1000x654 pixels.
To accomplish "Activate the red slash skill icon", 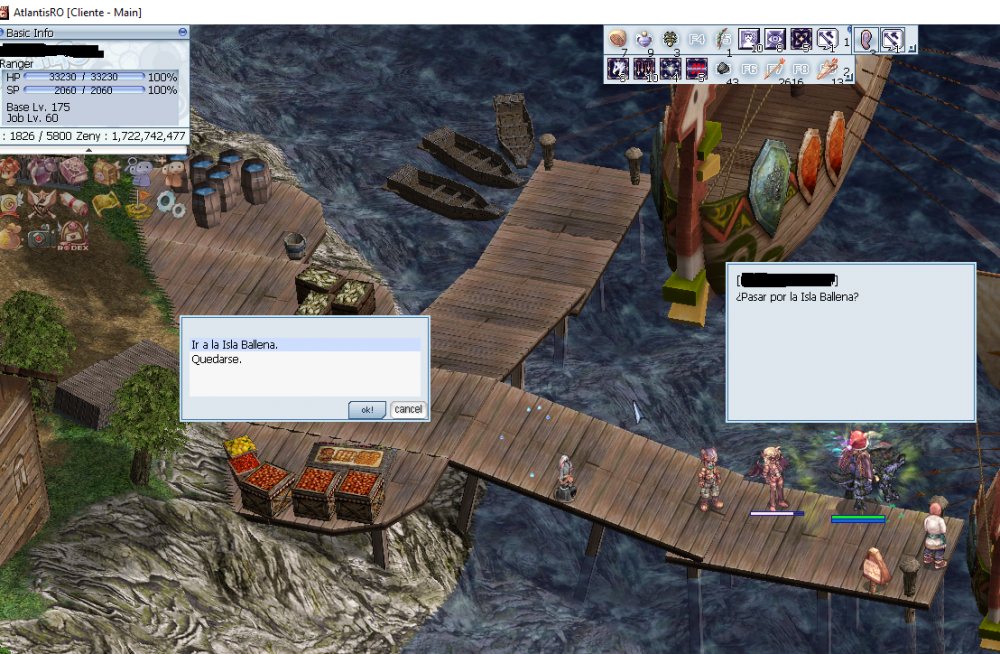I will click(x=696, y=69).
